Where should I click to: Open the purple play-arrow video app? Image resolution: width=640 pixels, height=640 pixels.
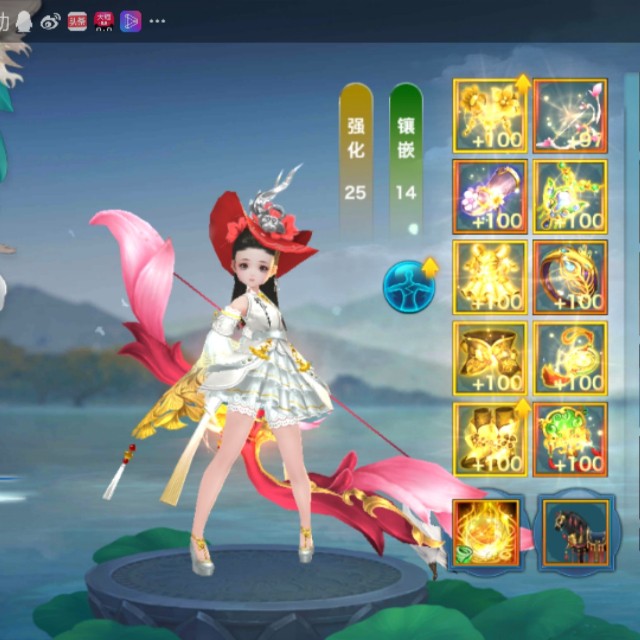pyautogui.click(x=130, y=21)
